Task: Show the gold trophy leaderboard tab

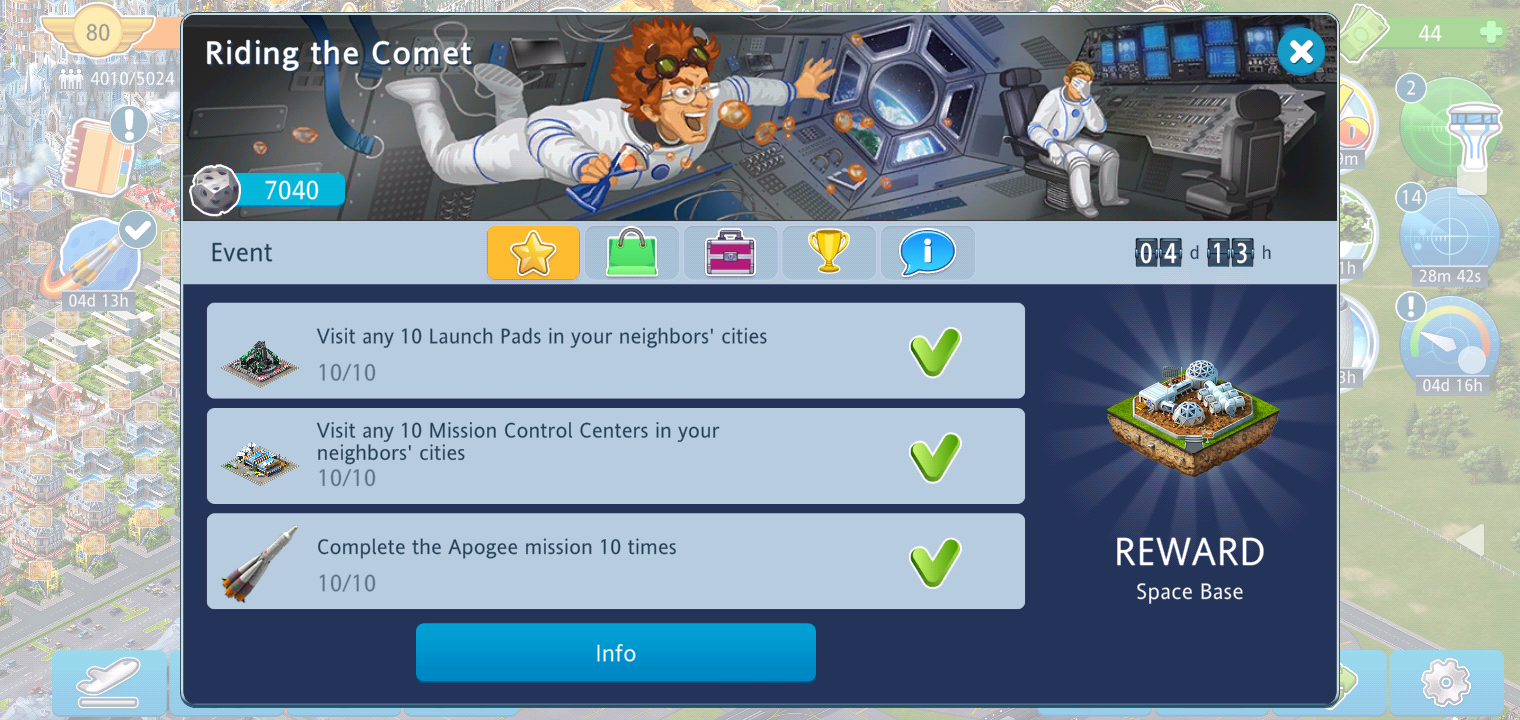Action: click(828, 252)
